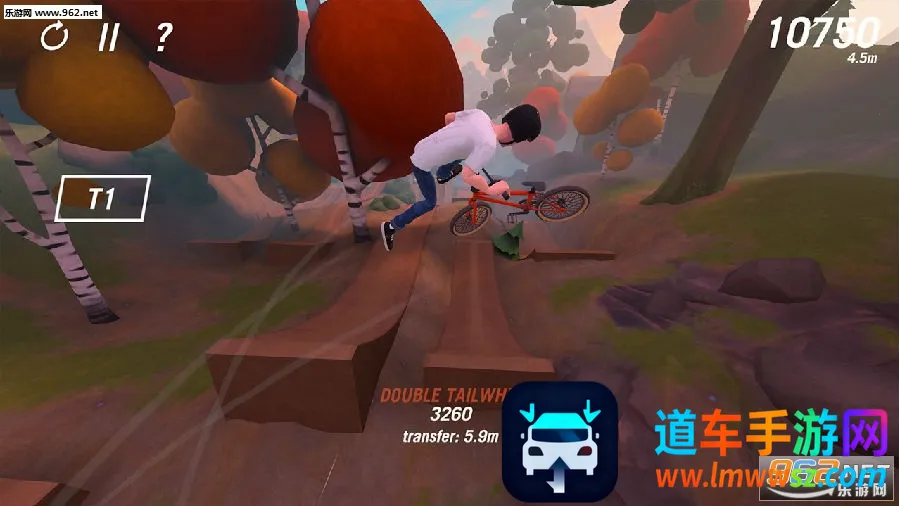Viewport: 899px width, 506px height.
Task: Restart the run with the circular arrow
Action: [x=54, y=38]
